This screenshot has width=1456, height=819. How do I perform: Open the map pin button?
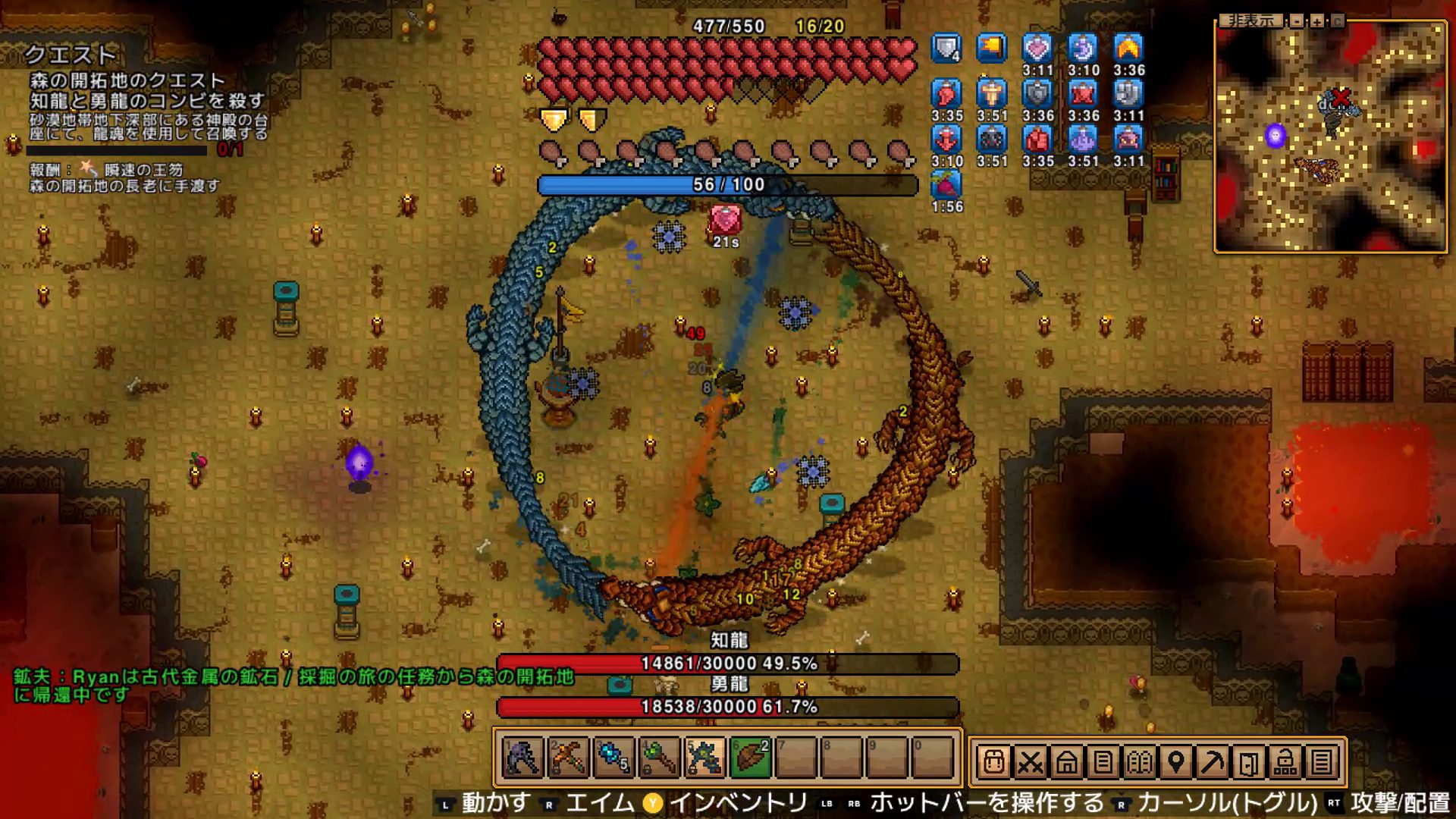pos(1175,761)
